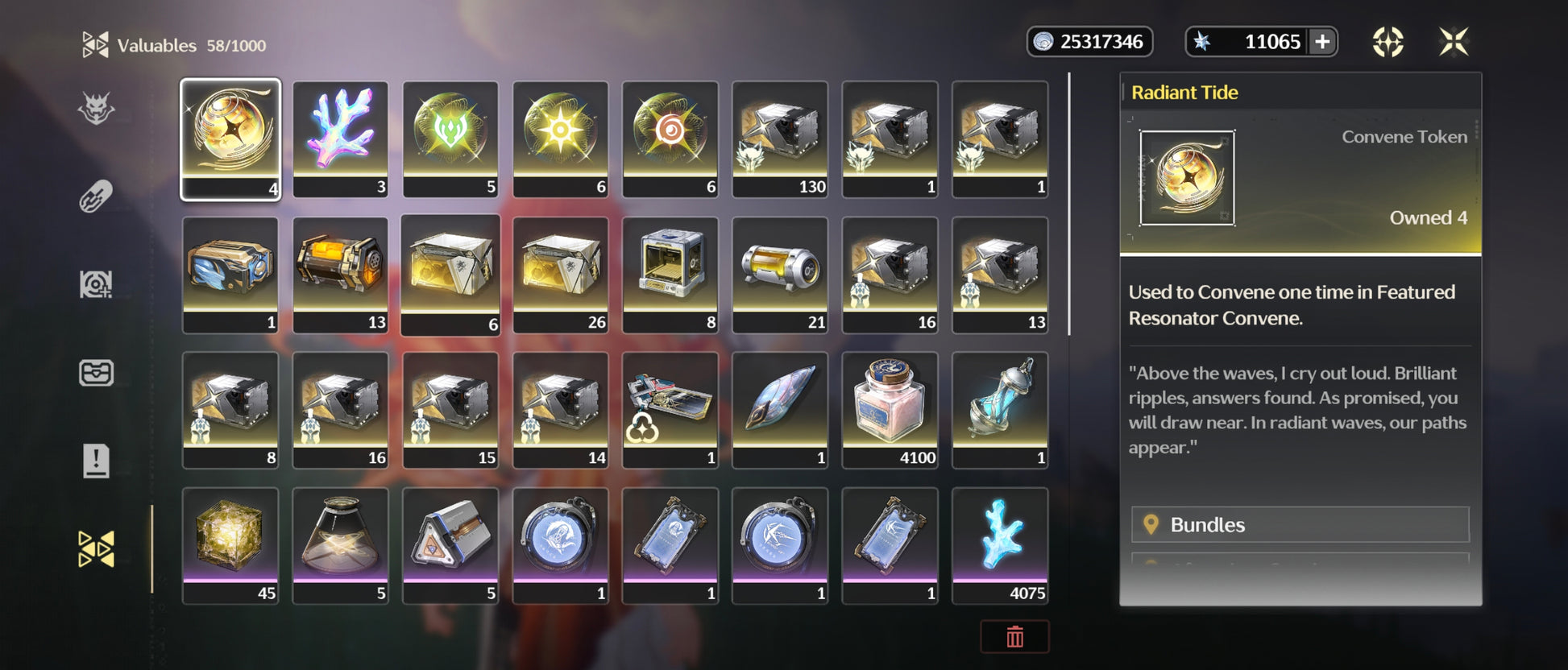
Task: Pick the orange glowing supply chest slot
Action: pos(340,274)
